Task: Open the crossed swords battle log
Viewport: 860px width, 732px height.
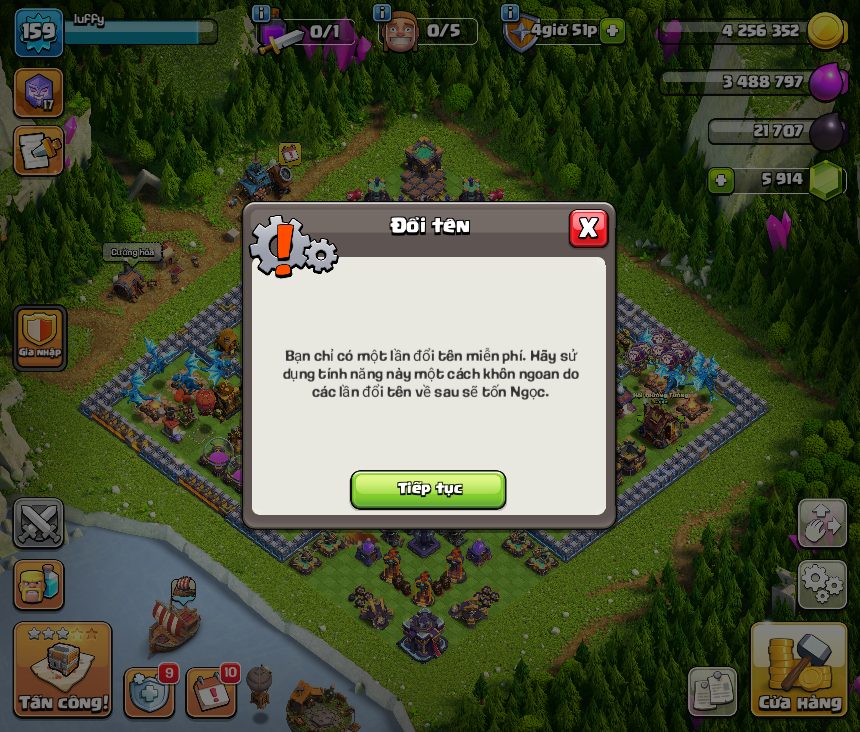Action: point(39,523)
